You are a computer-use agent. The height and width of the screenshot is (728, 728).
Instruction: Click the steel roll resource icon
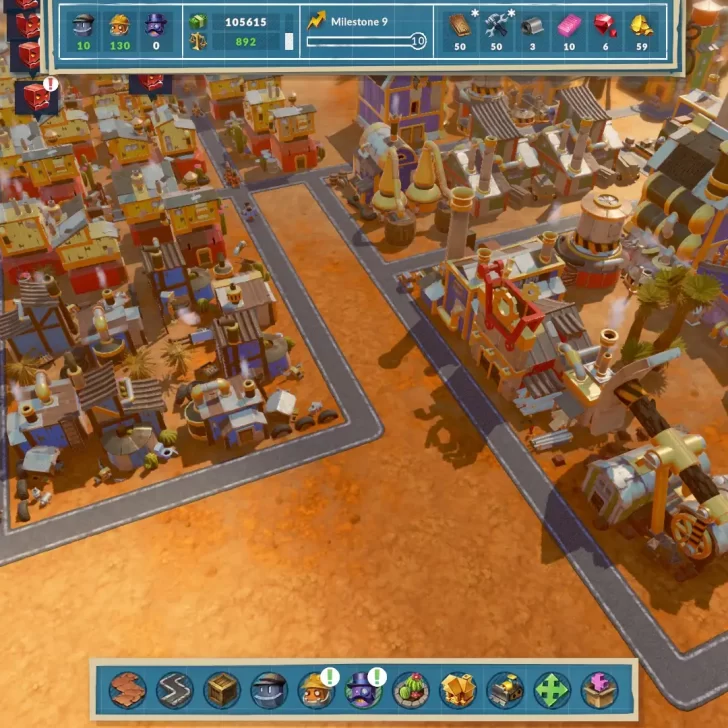(533, 25)
